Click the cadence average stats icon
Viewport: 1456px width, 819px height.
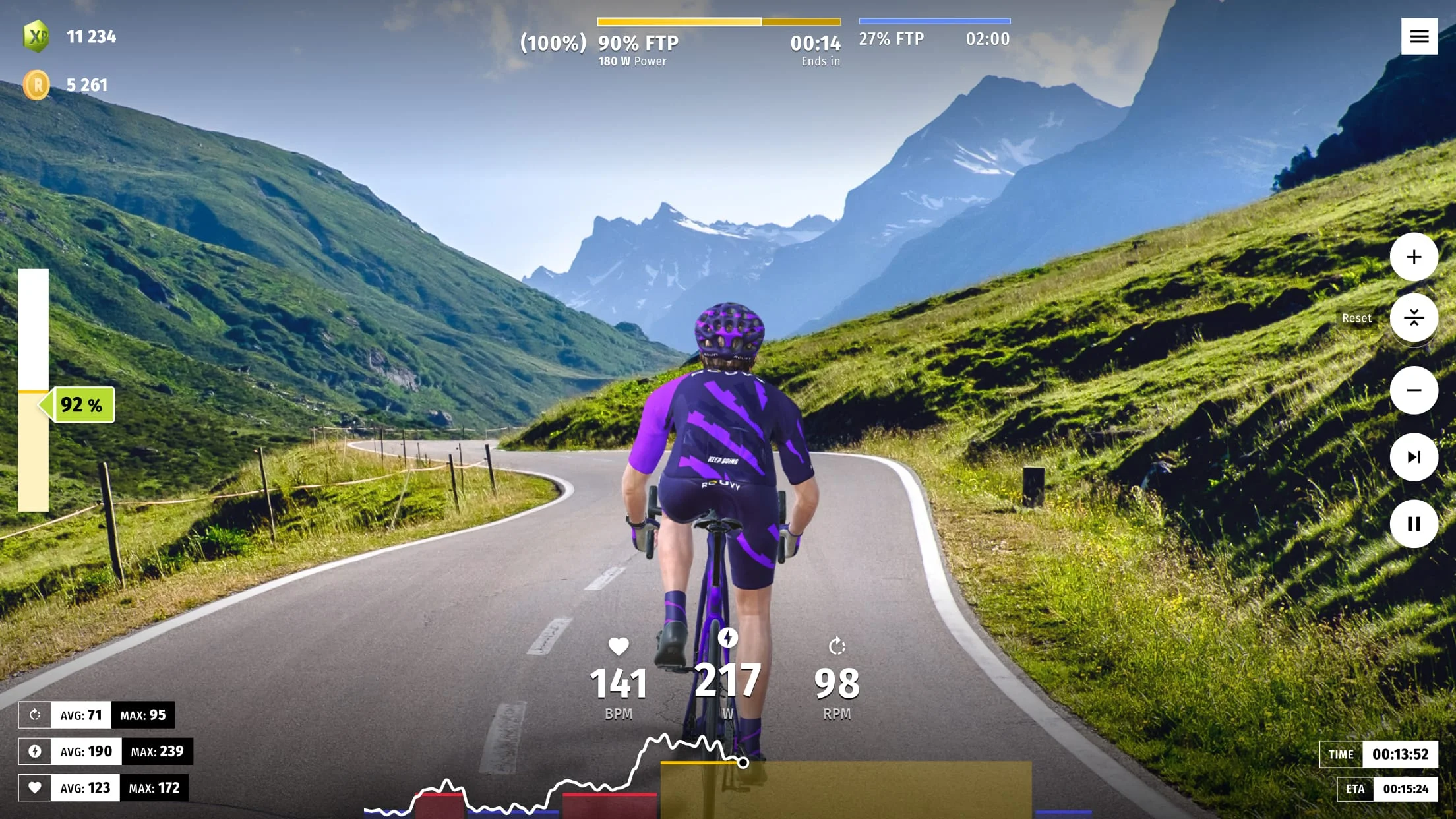[35, 714]
